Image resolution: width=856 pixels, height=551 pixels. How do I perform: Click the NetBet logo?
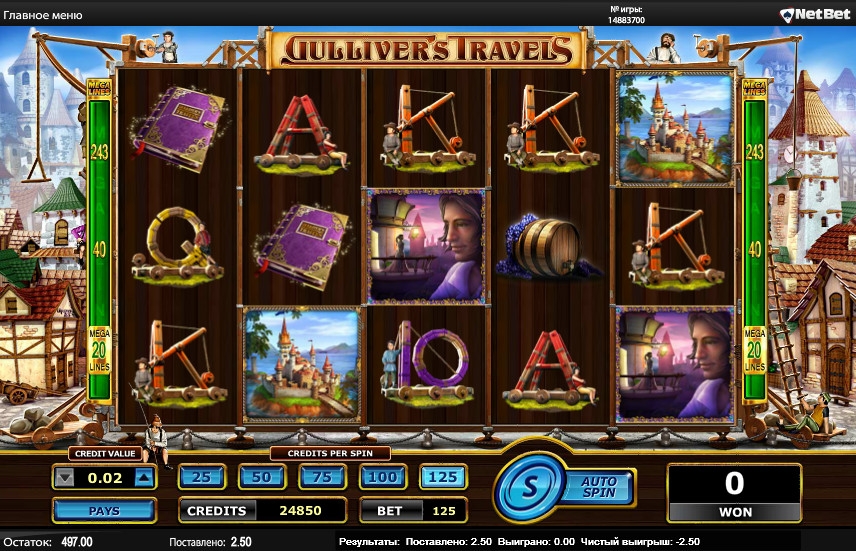tap(815, 14)
